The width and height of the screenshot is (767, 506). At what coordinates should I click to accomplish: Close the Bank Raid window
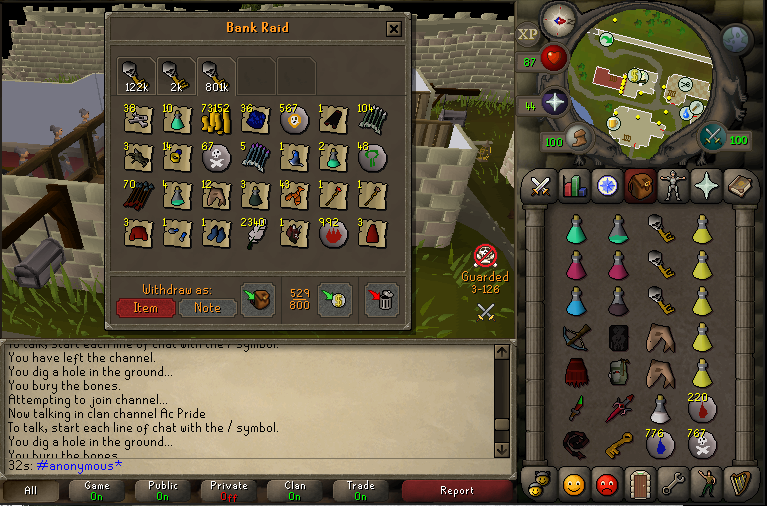pos(394,29)
